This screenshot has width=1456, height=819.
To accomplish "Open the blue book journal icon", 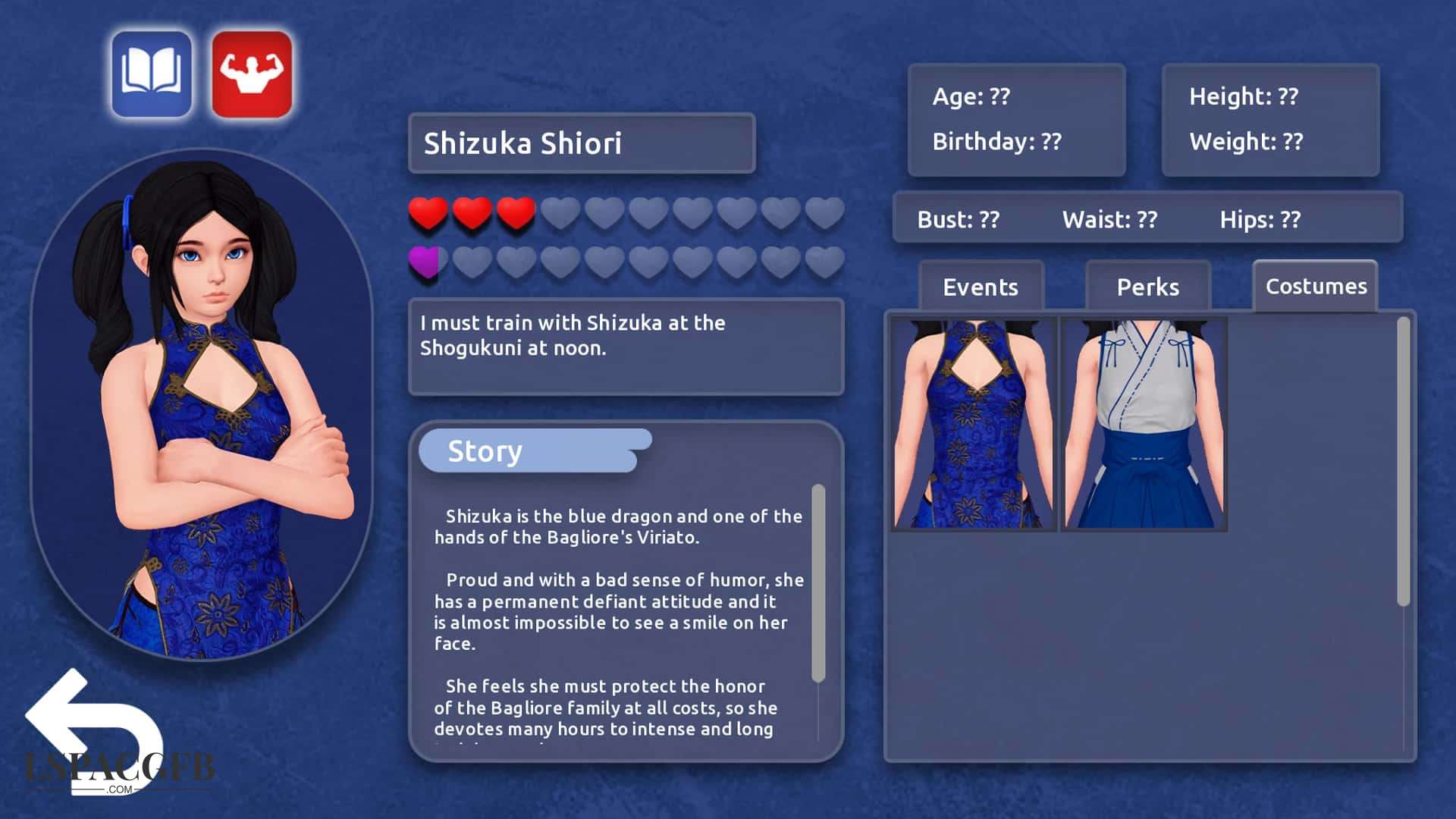I will (152, 74).
